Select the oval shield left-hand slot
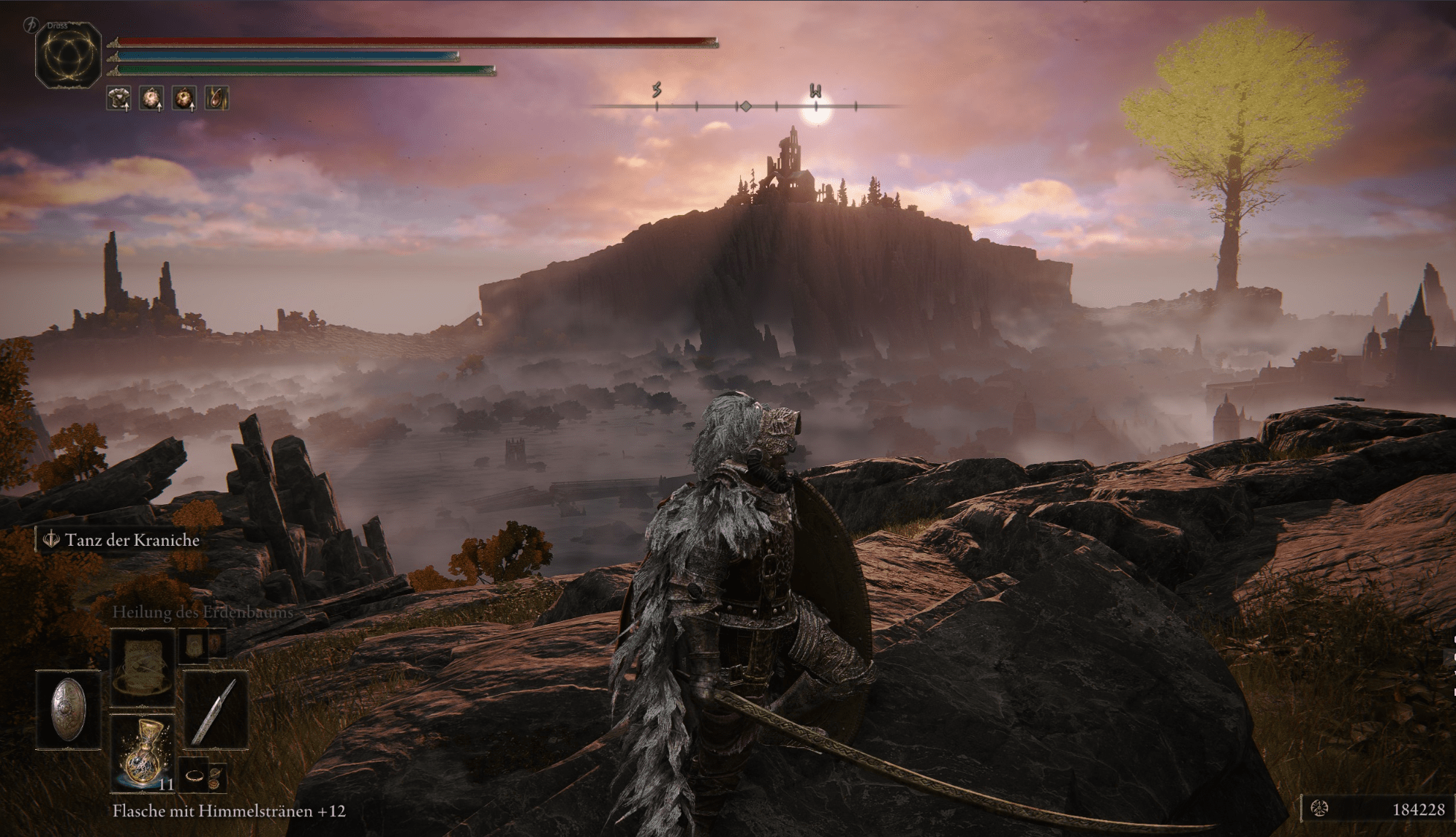 pos(69,708)
